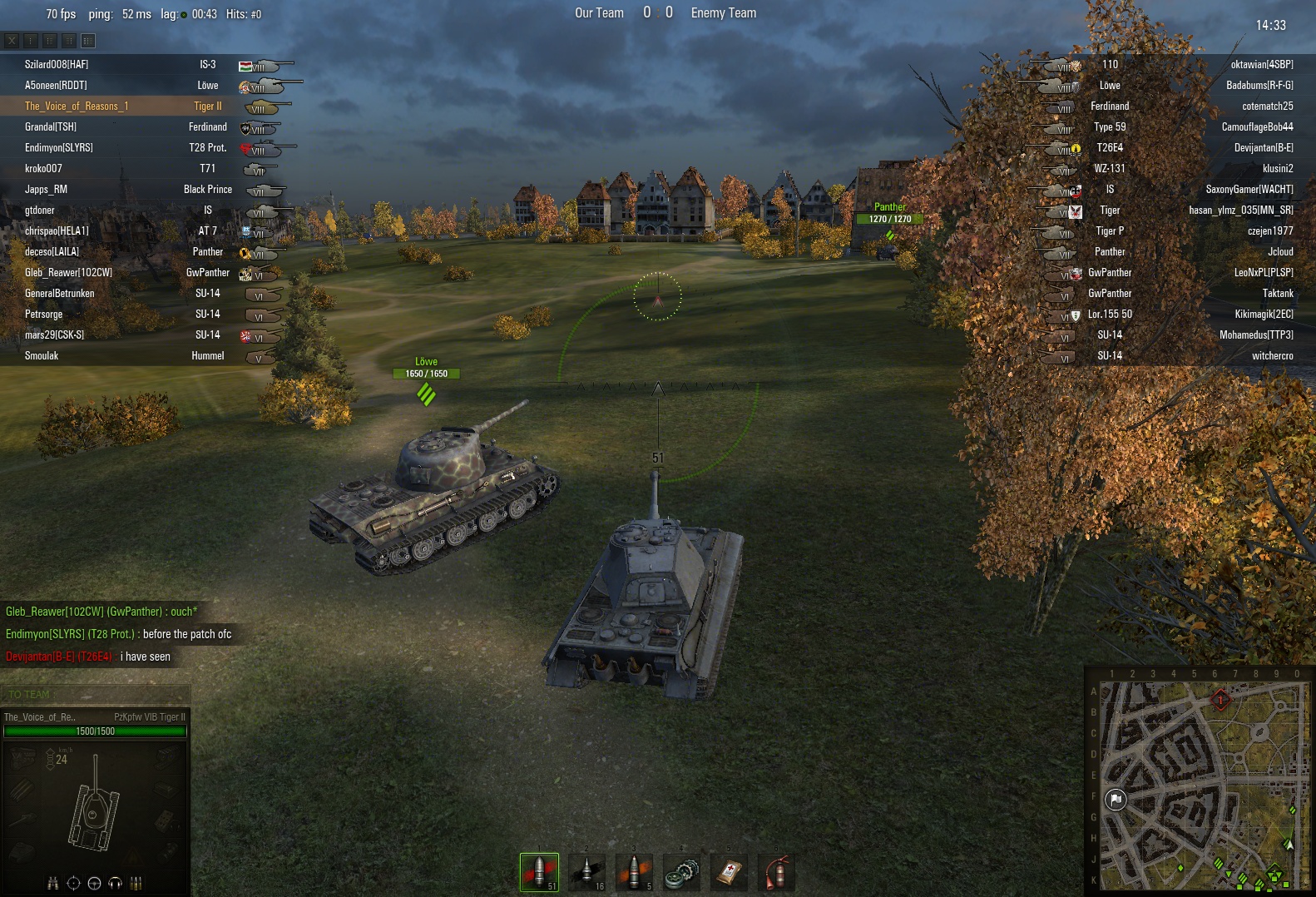Click the TO TEAM chat input field
This screenshot has width=1316, height=897.
96,694
